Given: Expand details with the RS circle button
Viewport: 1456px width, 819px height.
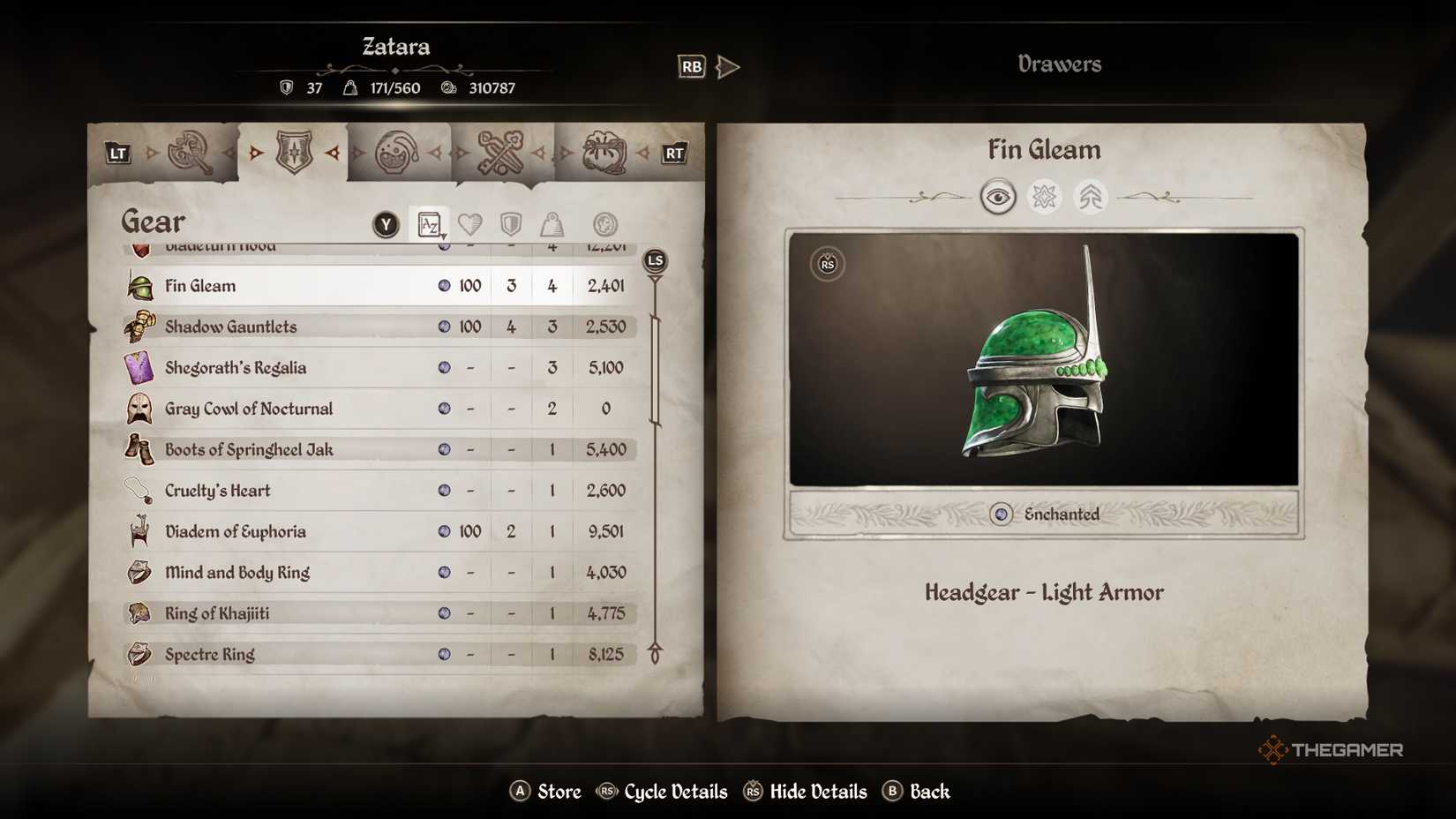Looking at the screenshot, I should (827, 264).
